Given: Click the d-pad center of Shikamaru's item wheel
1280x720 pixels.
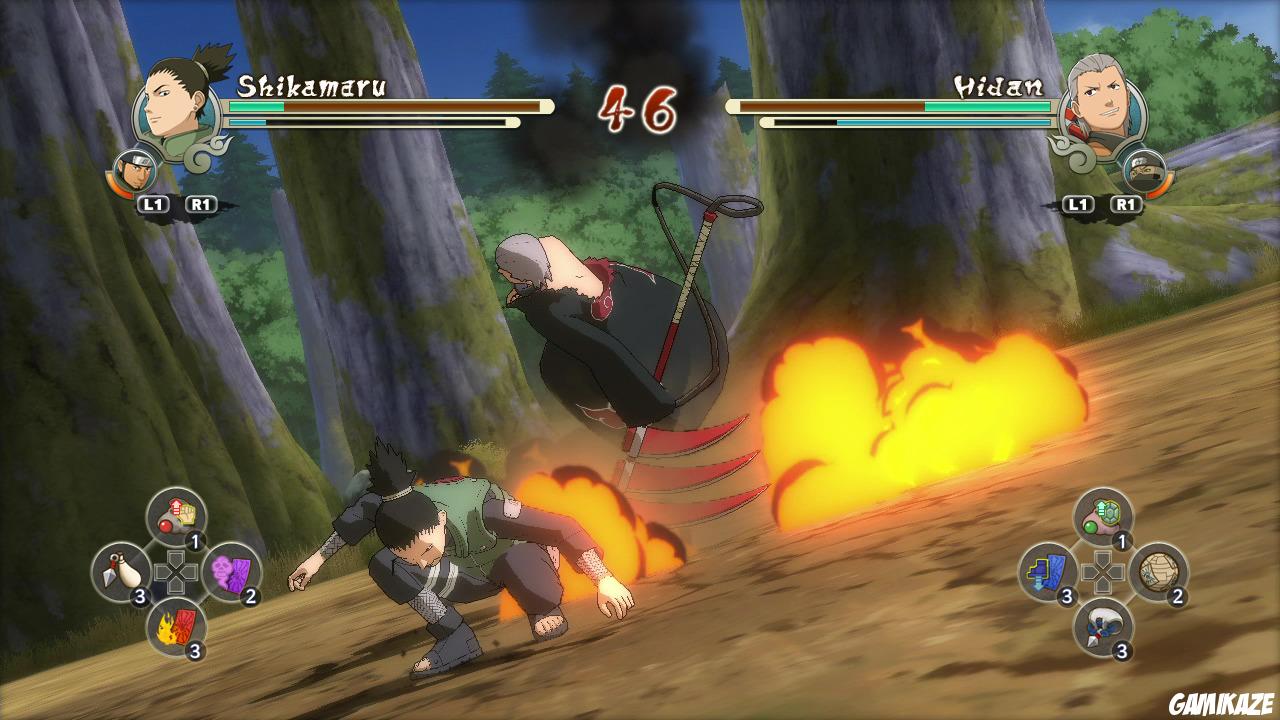Looking at the screenshot, I should (x=175, y=571).
